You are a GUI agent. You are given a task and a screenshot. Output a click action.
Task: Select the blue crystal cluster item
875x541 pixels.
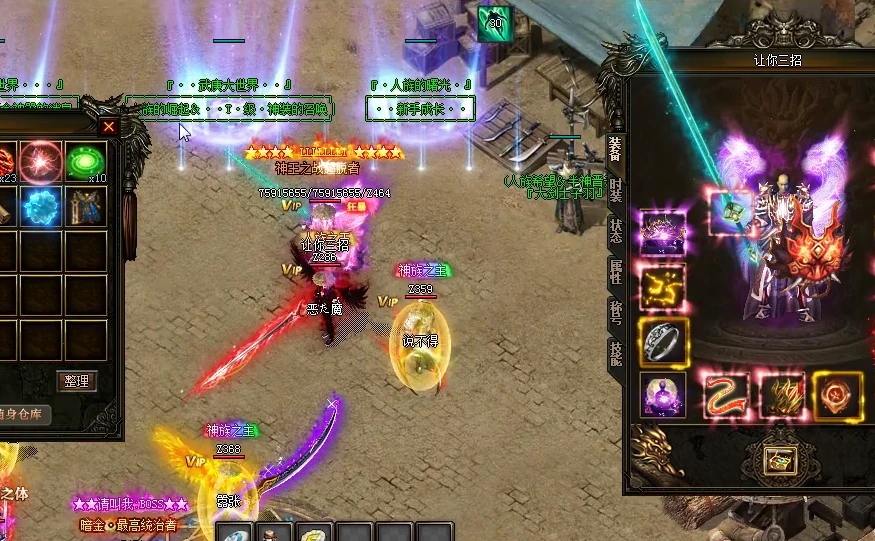pos(43,206)
